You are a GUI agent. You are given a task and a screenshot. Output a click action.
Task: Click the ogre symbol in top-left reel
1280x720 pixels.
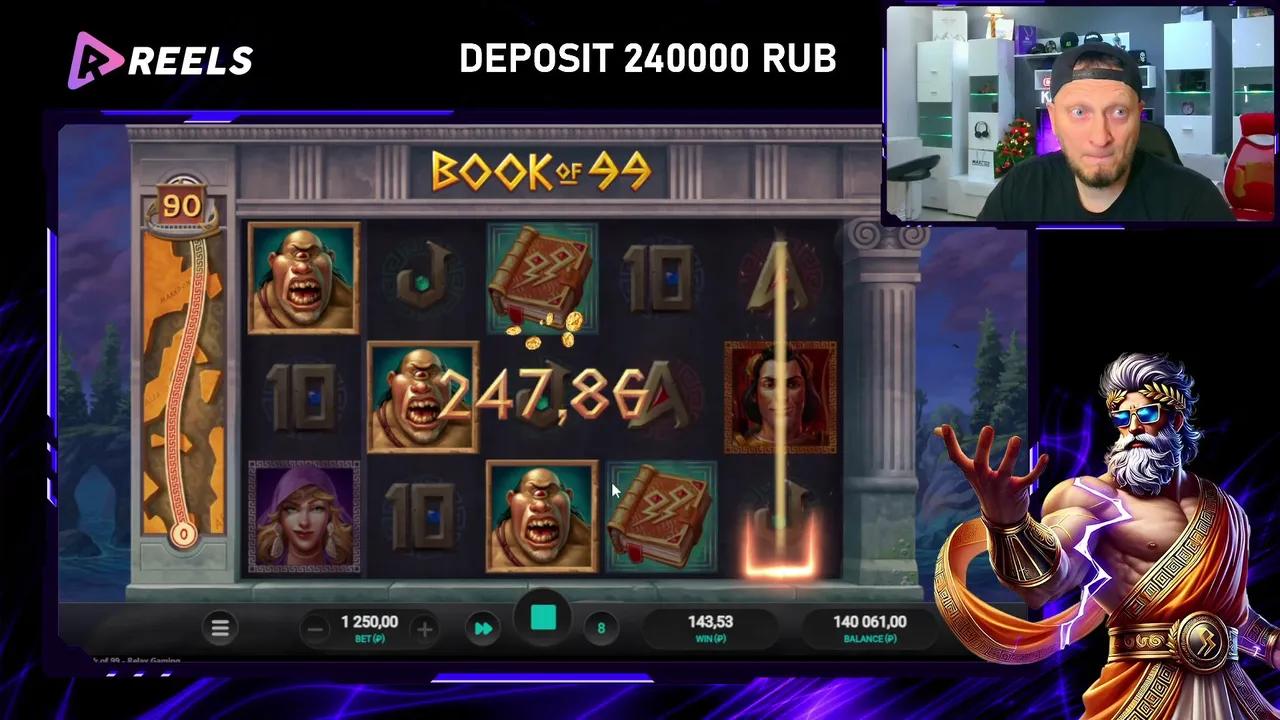point(302,277)
